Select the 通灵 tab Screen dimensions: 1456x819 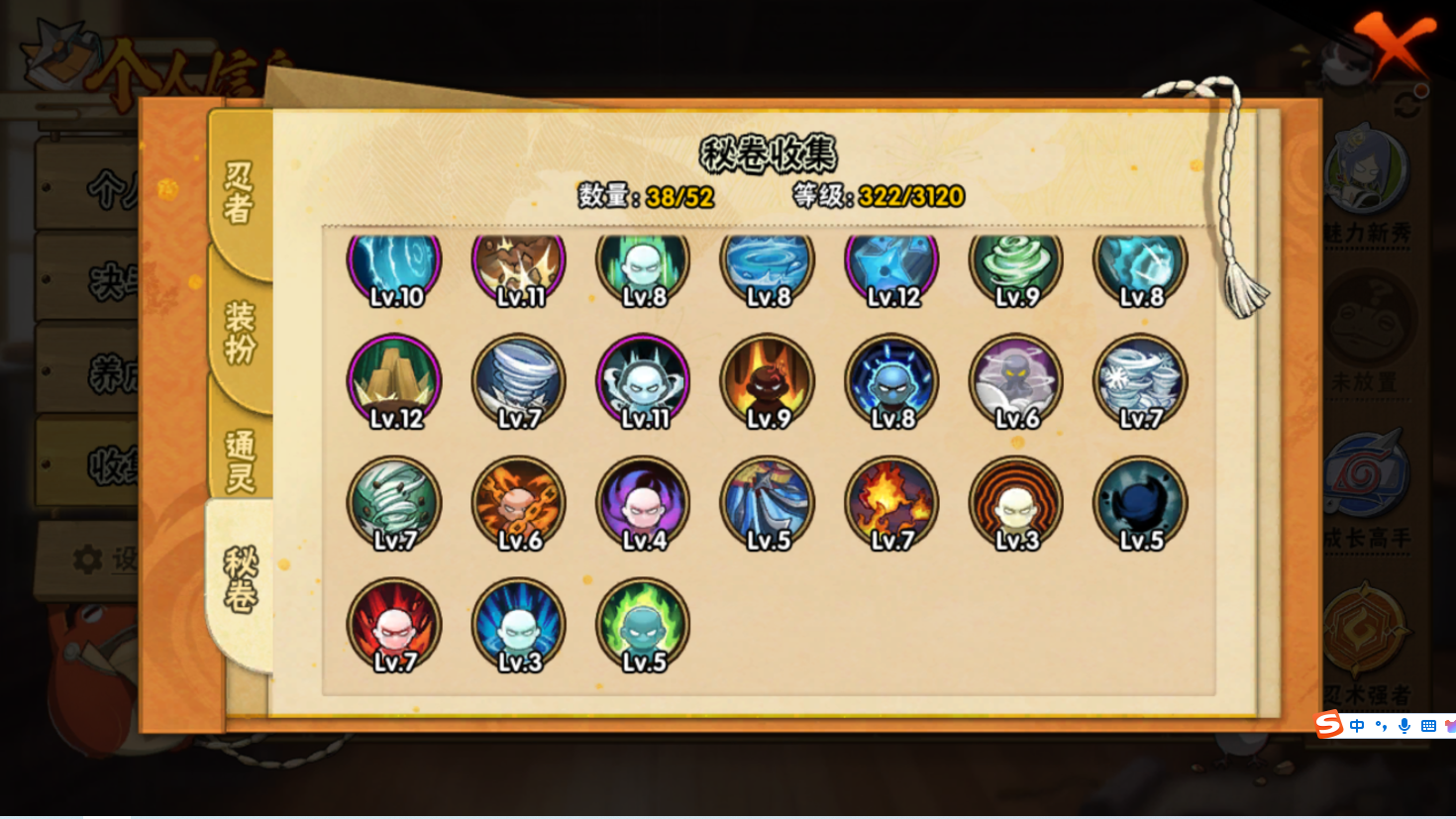[x=240, y=460]
